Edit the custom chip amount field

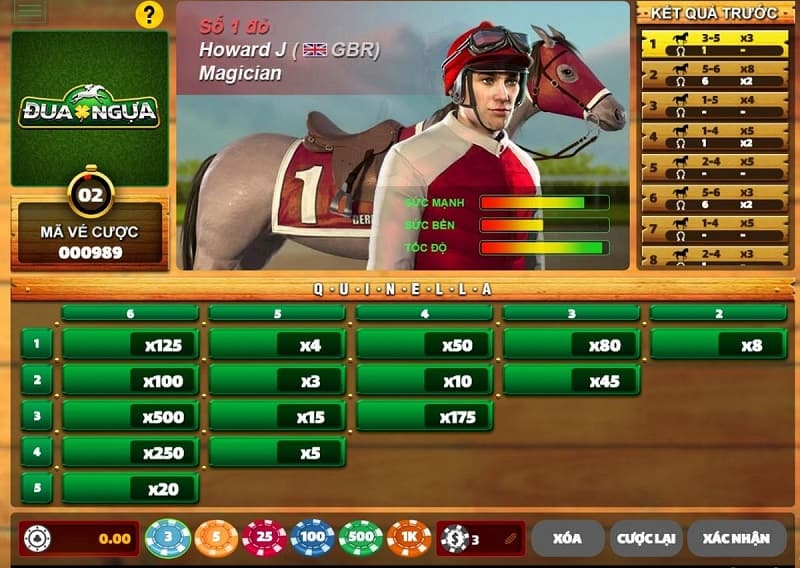click(481, 538)
